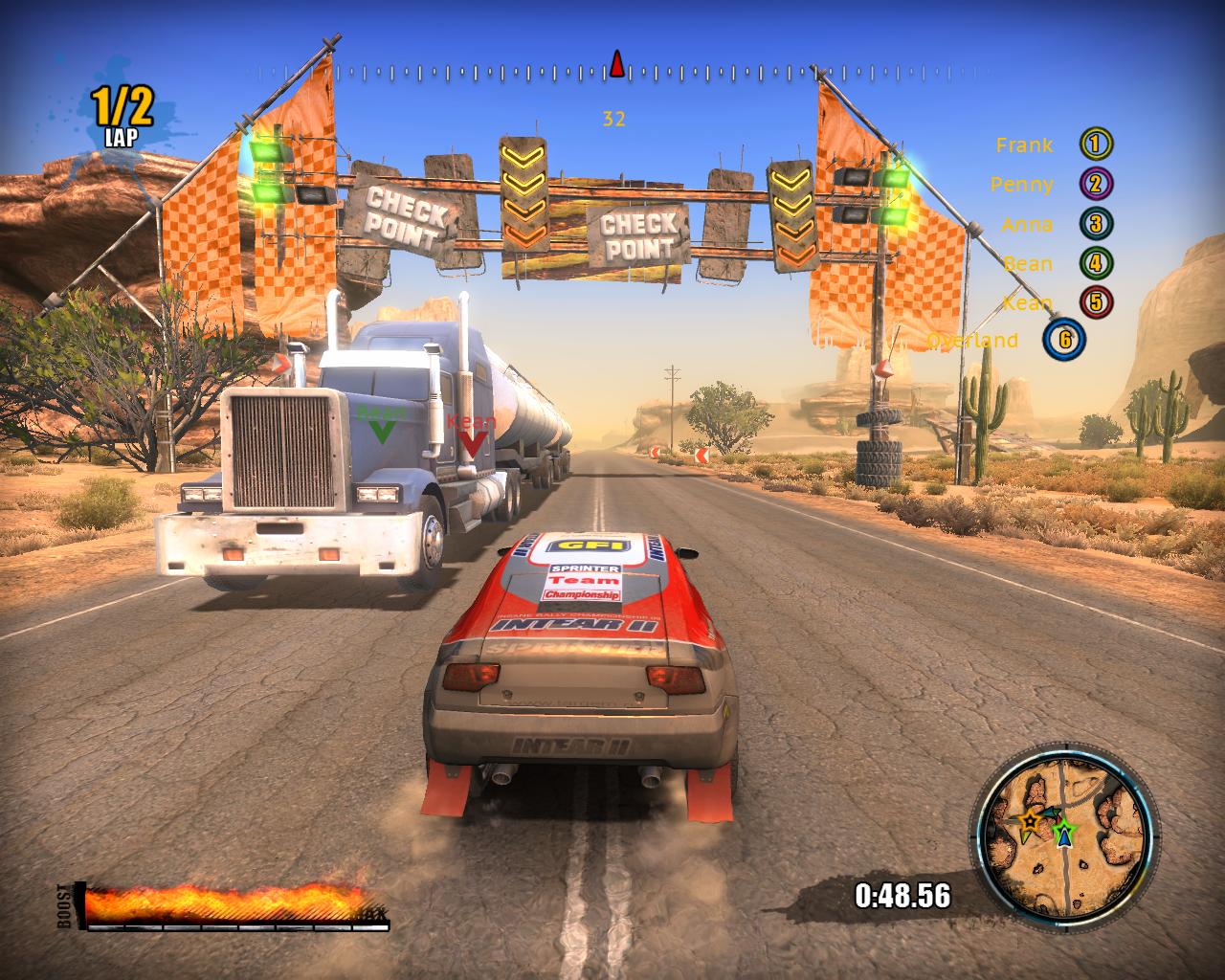Click the red compass heading marker
This screenshot has width=1225, height=980.
(617, 65)
